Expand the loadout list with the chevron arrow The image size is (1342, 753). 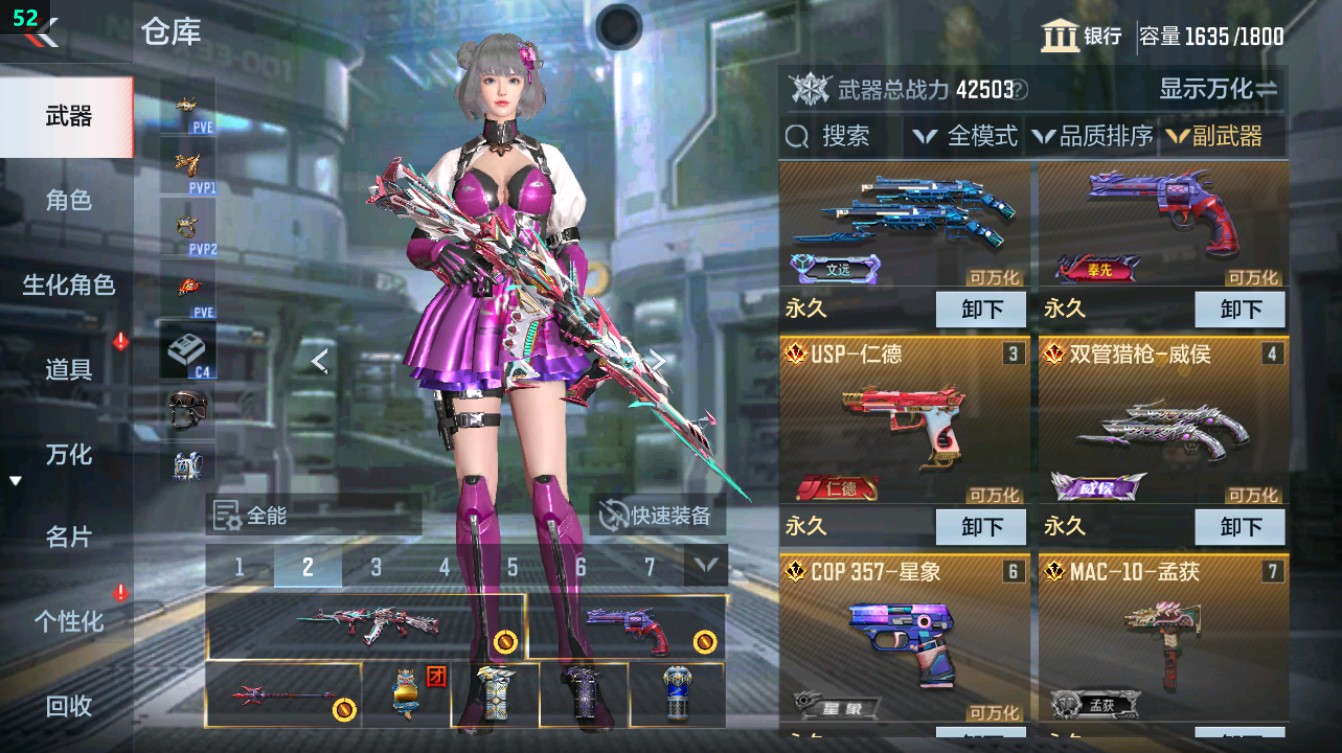tap(706, 566)
